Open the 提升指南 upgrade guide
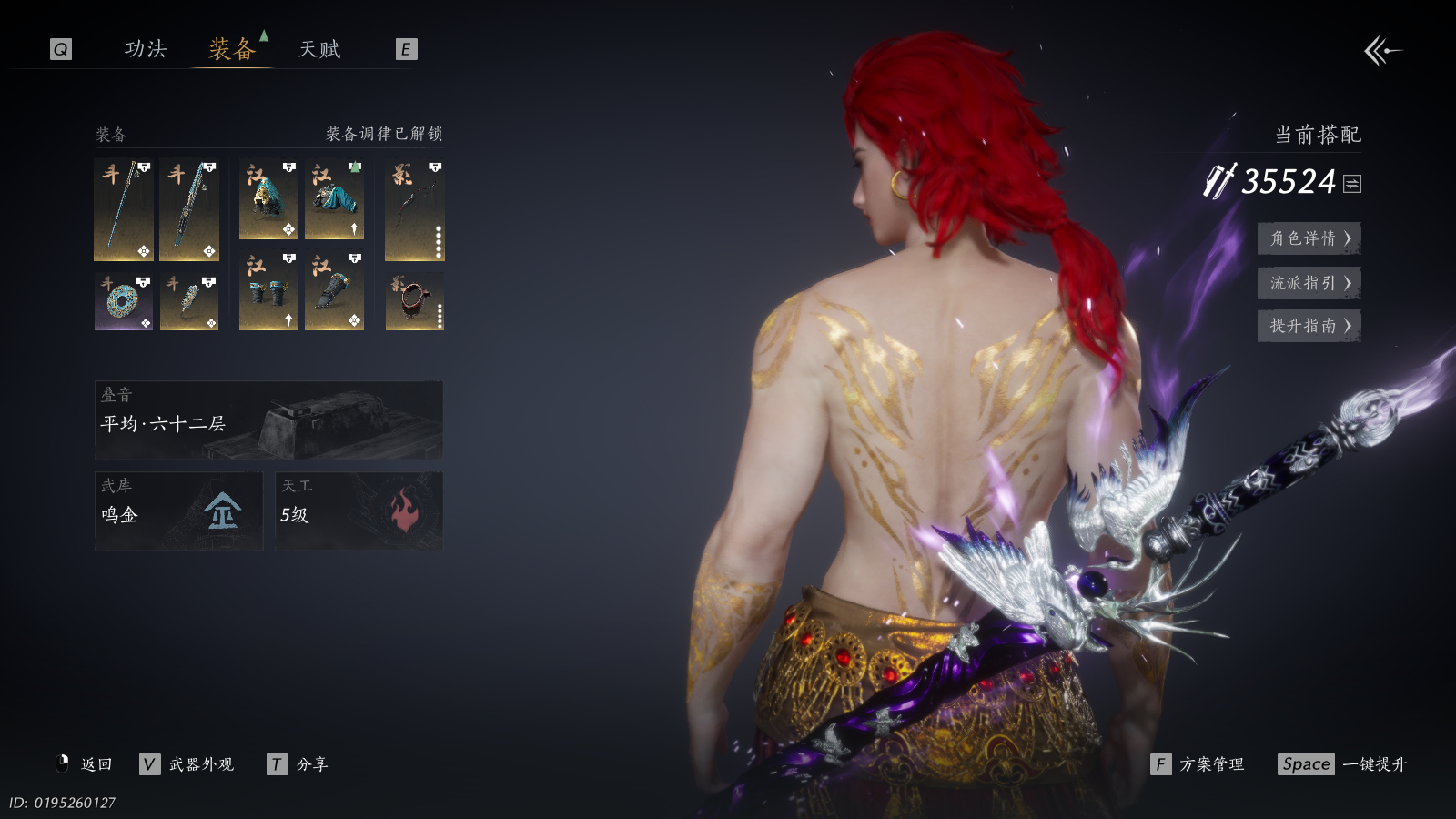 [x=1309, y=326]
